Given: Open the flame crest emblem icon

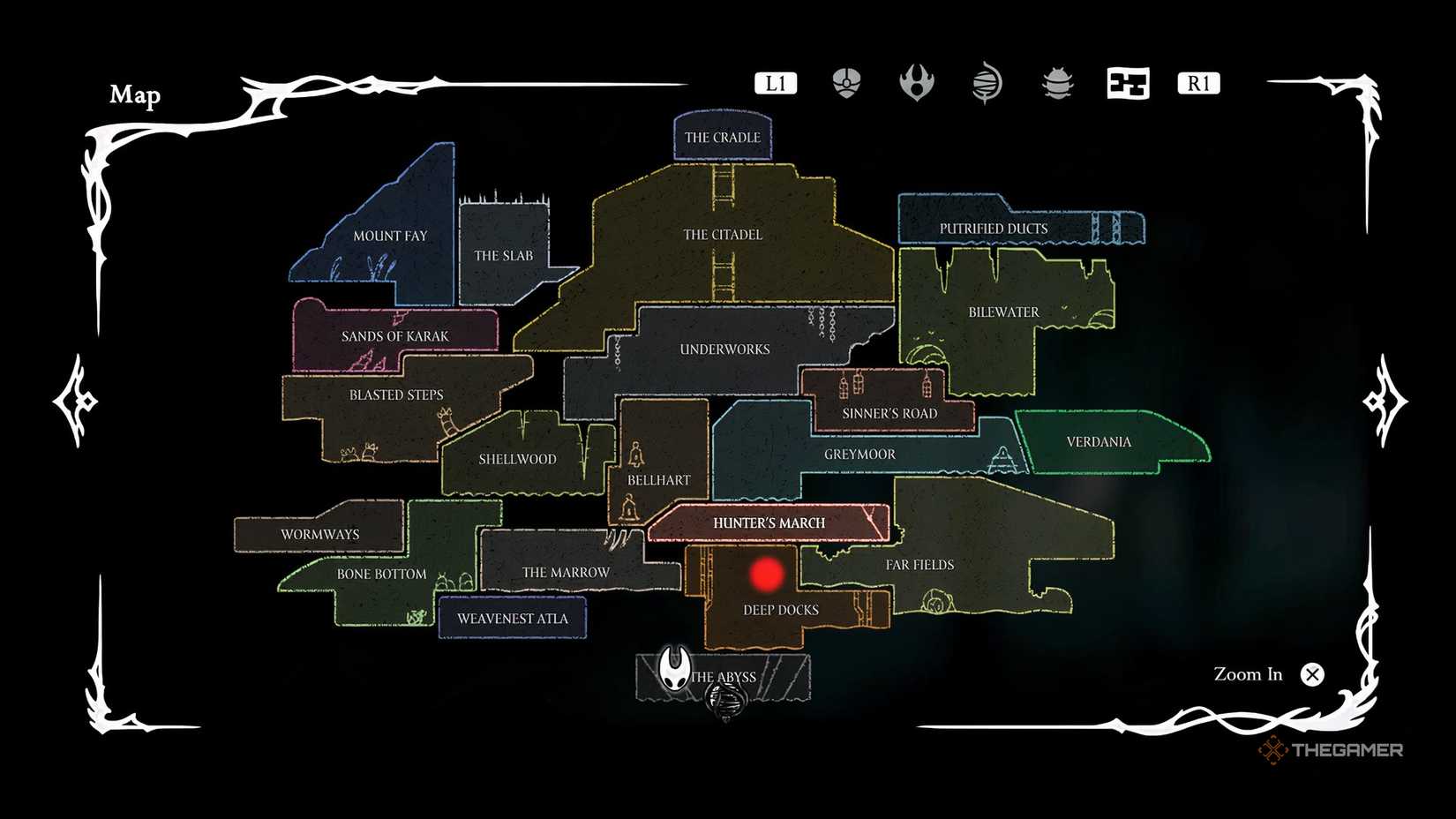Looking at the screenshot, I should 917,83.
